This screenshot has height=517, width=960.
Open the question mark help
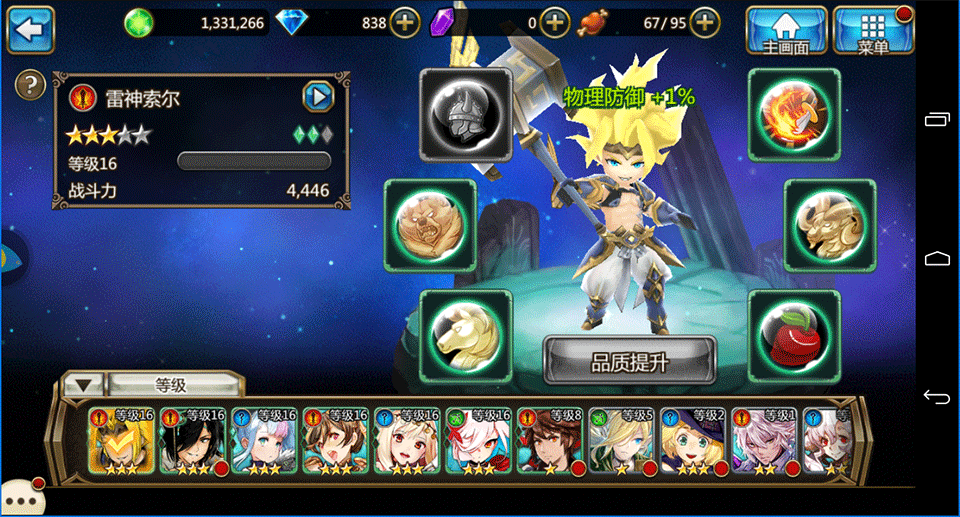pos(31,84)
